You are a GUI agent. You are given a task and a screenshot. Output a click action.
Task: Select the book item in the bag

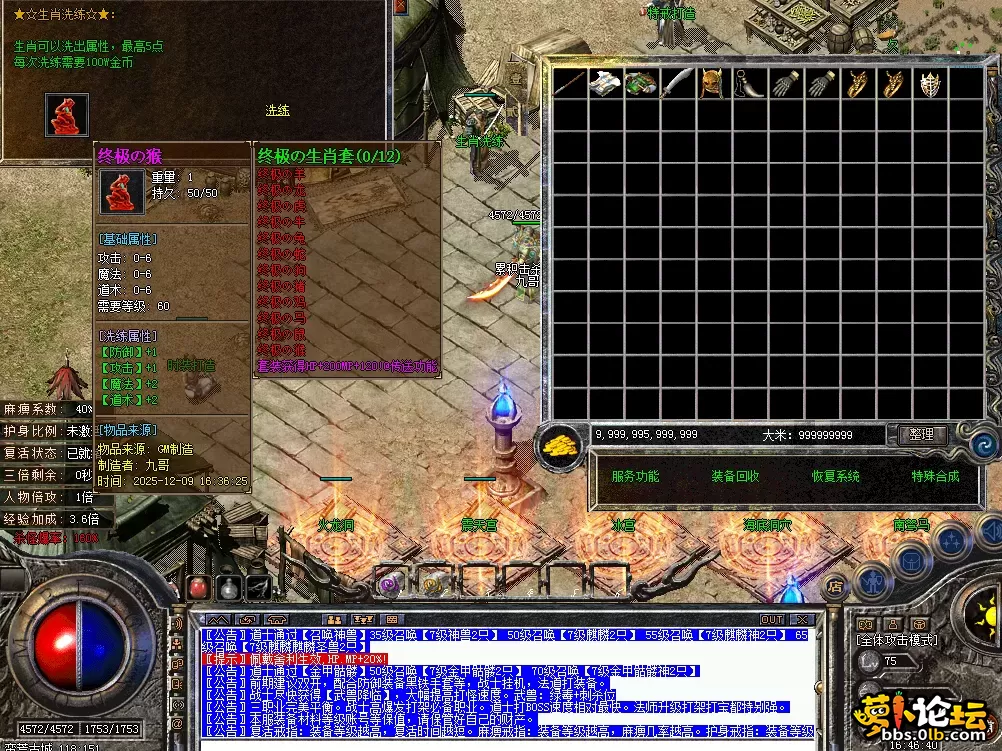(x=604, y=84)
